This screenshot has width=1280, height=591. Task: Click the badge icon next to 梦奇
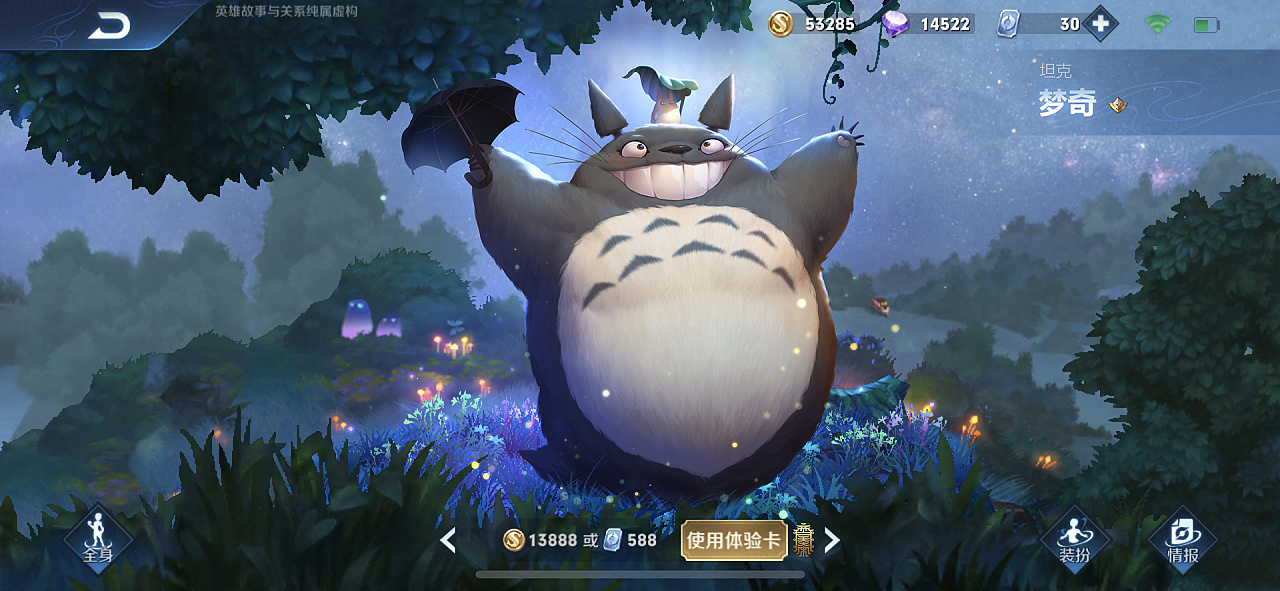tap(1119, 104)
